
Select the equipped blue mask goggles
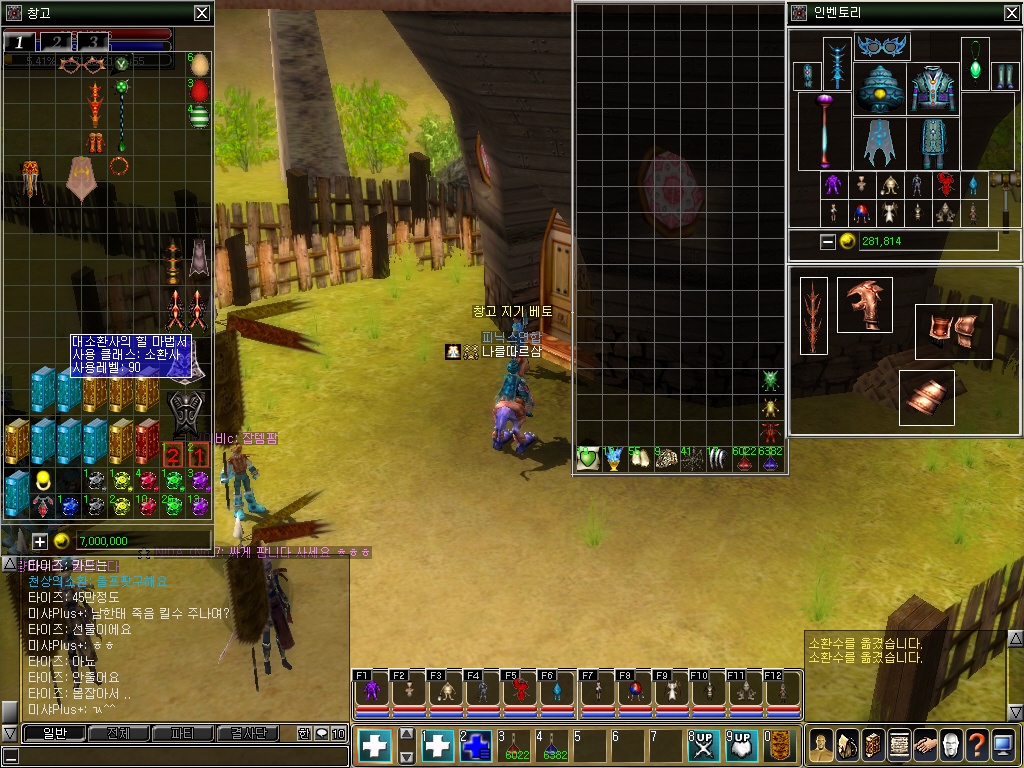[x=882, y=47]
